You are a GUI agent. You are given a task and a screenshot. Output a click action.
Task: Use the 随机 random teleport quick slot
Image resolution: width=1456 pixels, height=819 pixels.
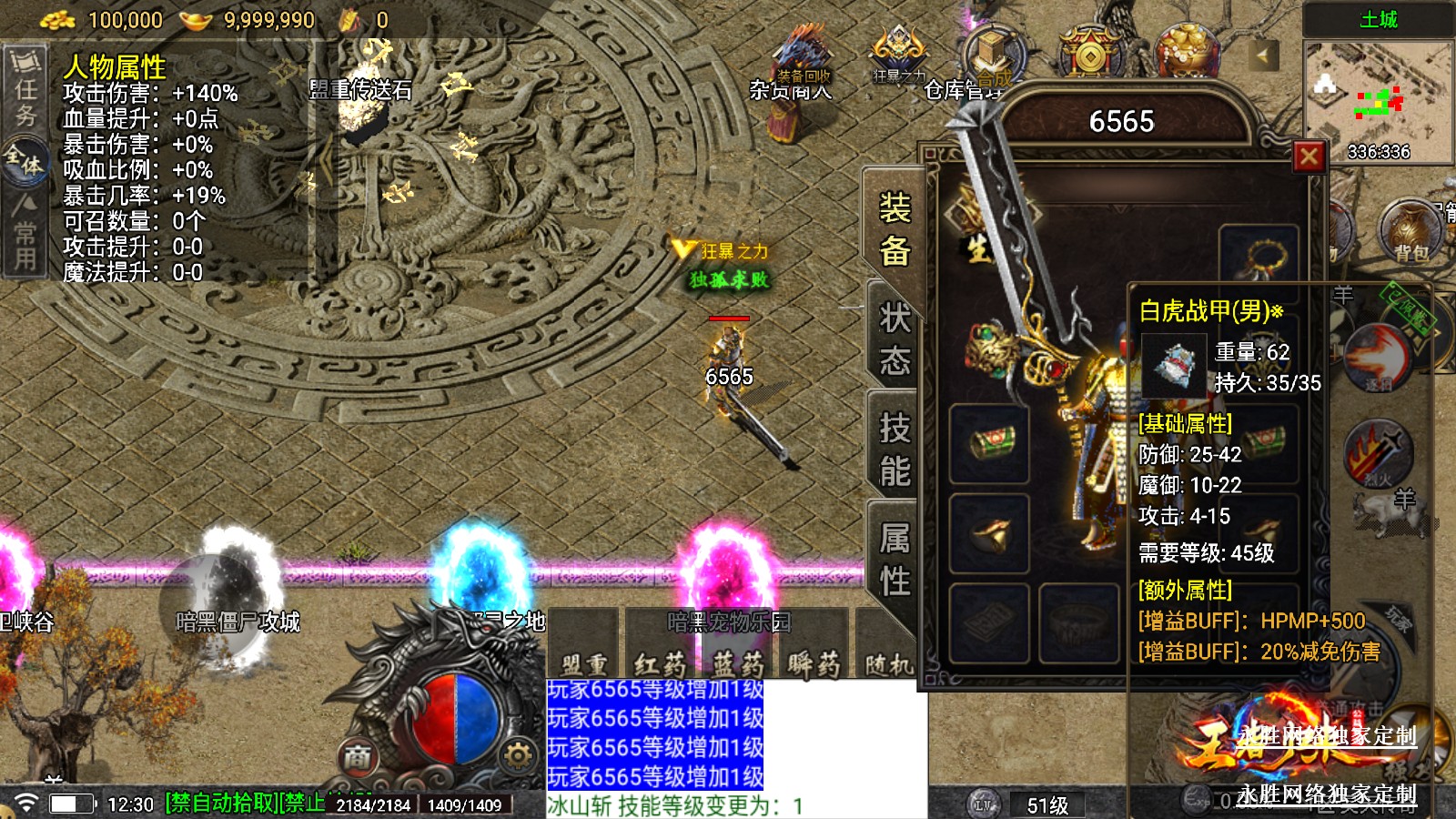[x=888, y=662]
